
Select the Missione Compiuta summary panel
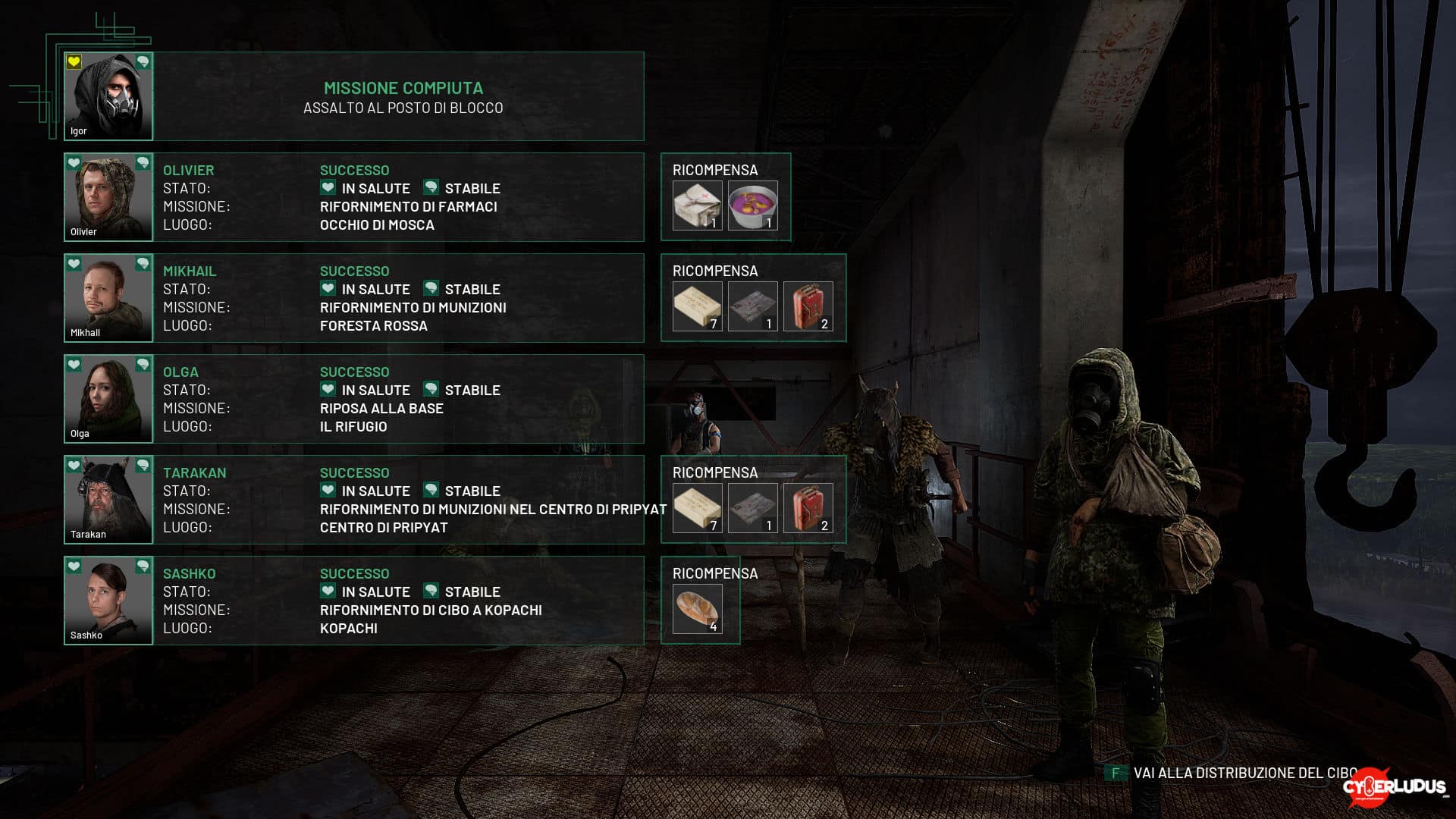click(x=402, y=96)
